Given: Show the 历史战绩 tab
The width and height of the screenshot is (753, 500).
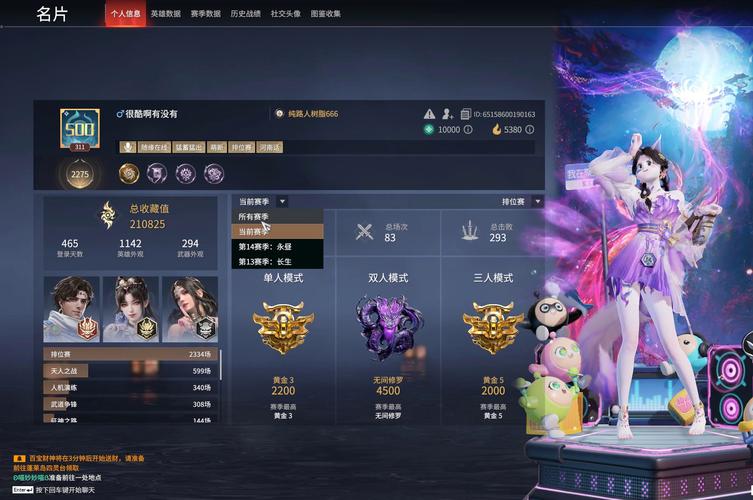Looking at the screenshot, I should click(x=246, y=14).
